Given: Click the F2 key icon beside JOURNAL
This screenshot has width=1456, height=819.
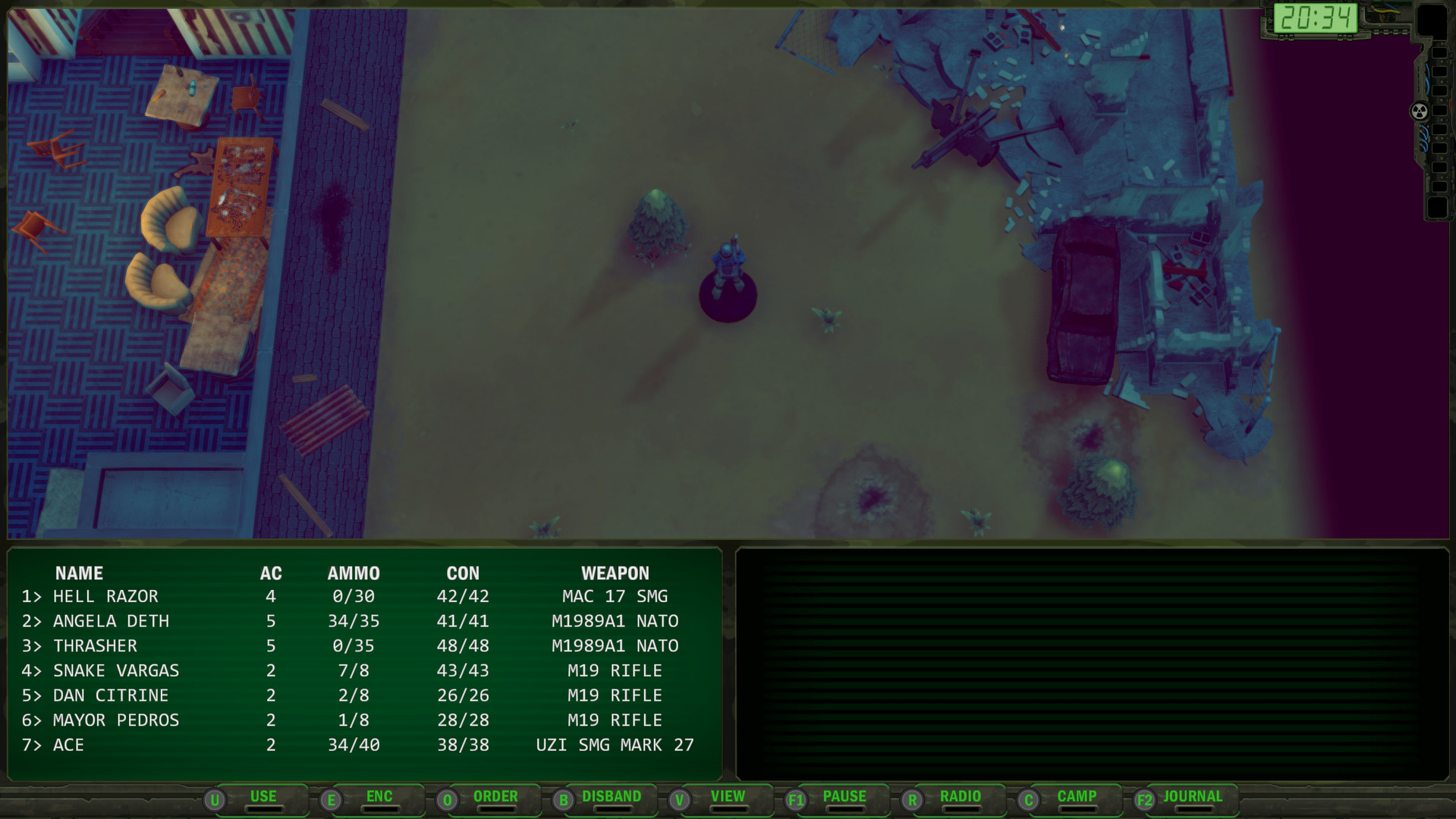Looking at the screenshot, I should pos(1144,798).
